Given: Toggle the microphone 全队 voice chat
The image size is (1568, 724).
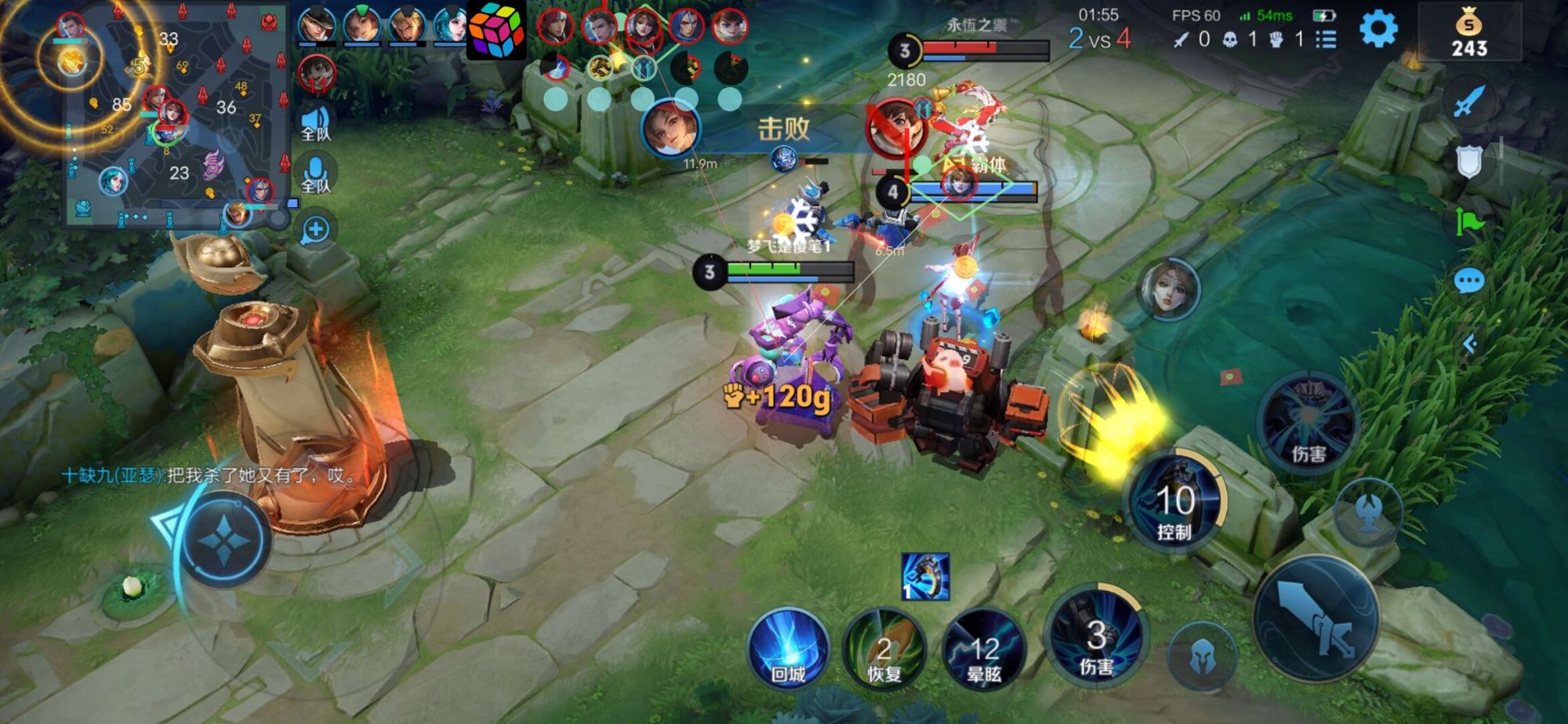Looking at the screenshot, I should [316, 174].
